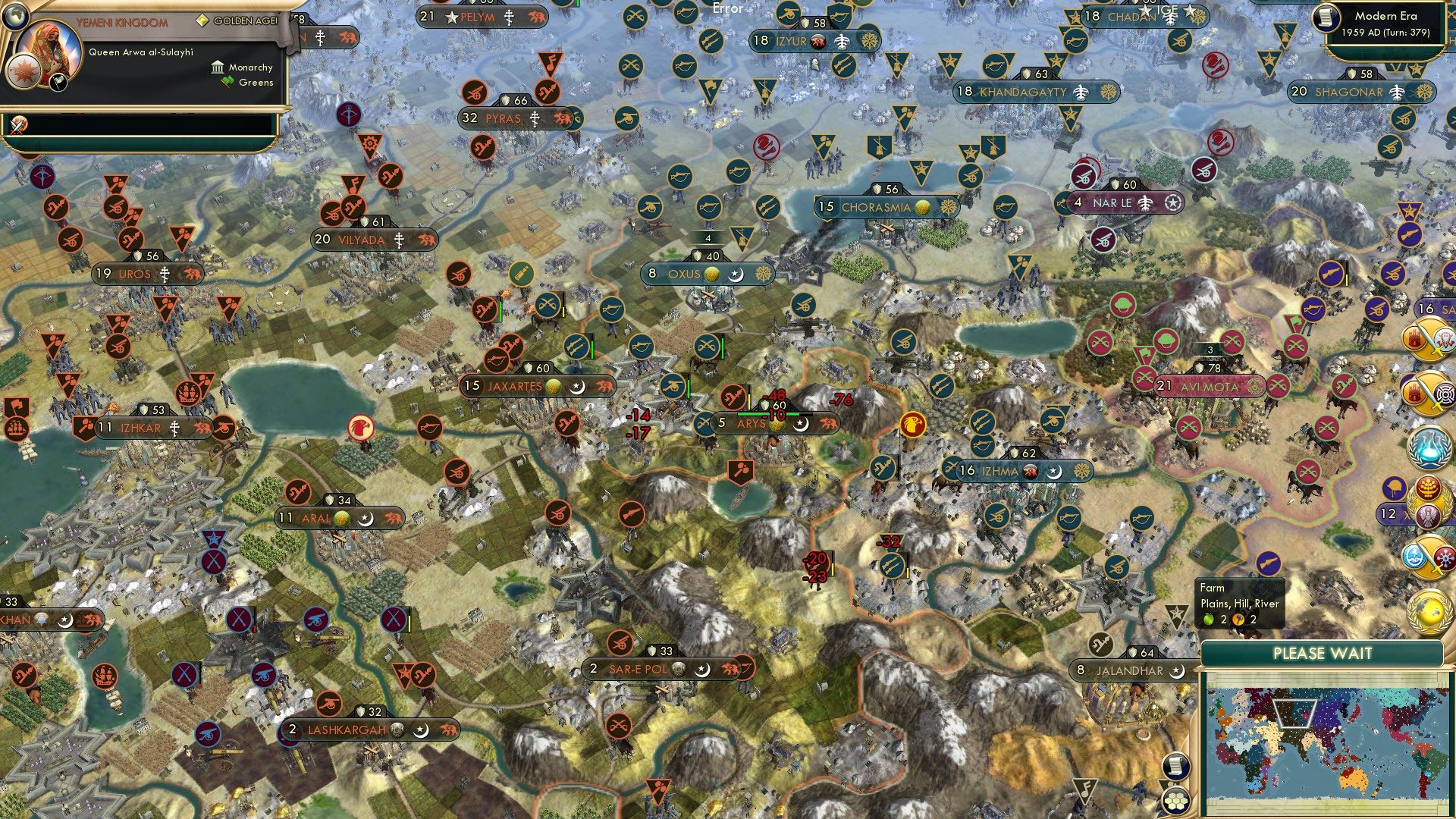
Task: Select the Jalandhar city banner
Action: pyautogui.click(x=1130, y=671)
